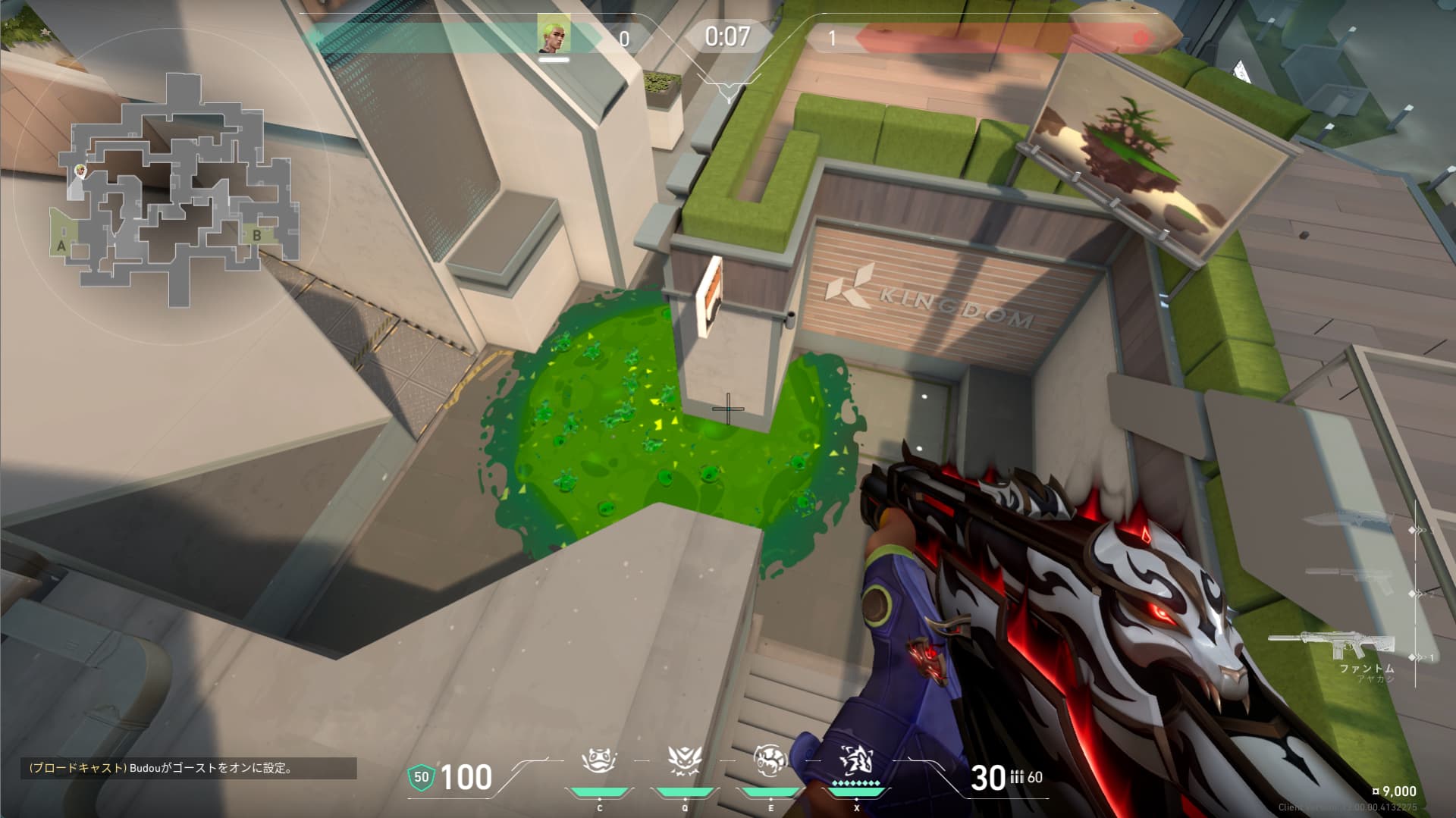Select the Gekko agent portrait at top
This screenshot has height=818, width=1456.
click(554, 35)
